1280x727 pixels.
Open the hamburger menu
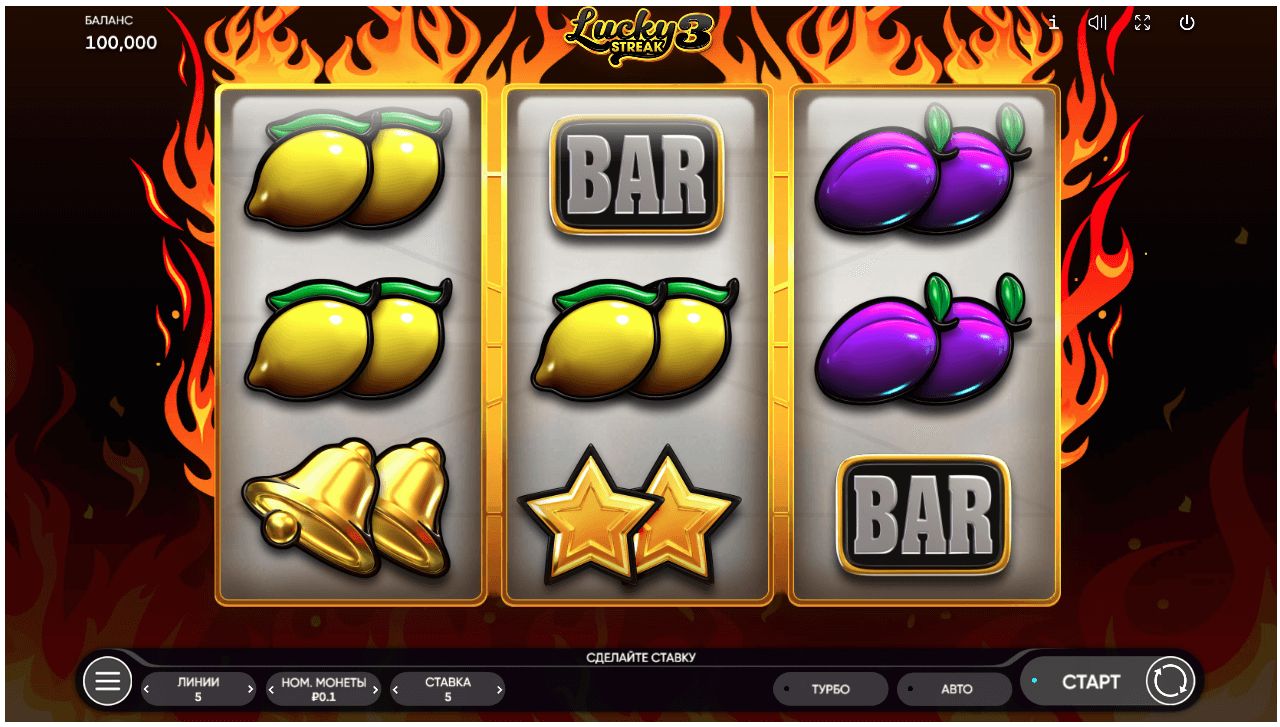[107, 682]
